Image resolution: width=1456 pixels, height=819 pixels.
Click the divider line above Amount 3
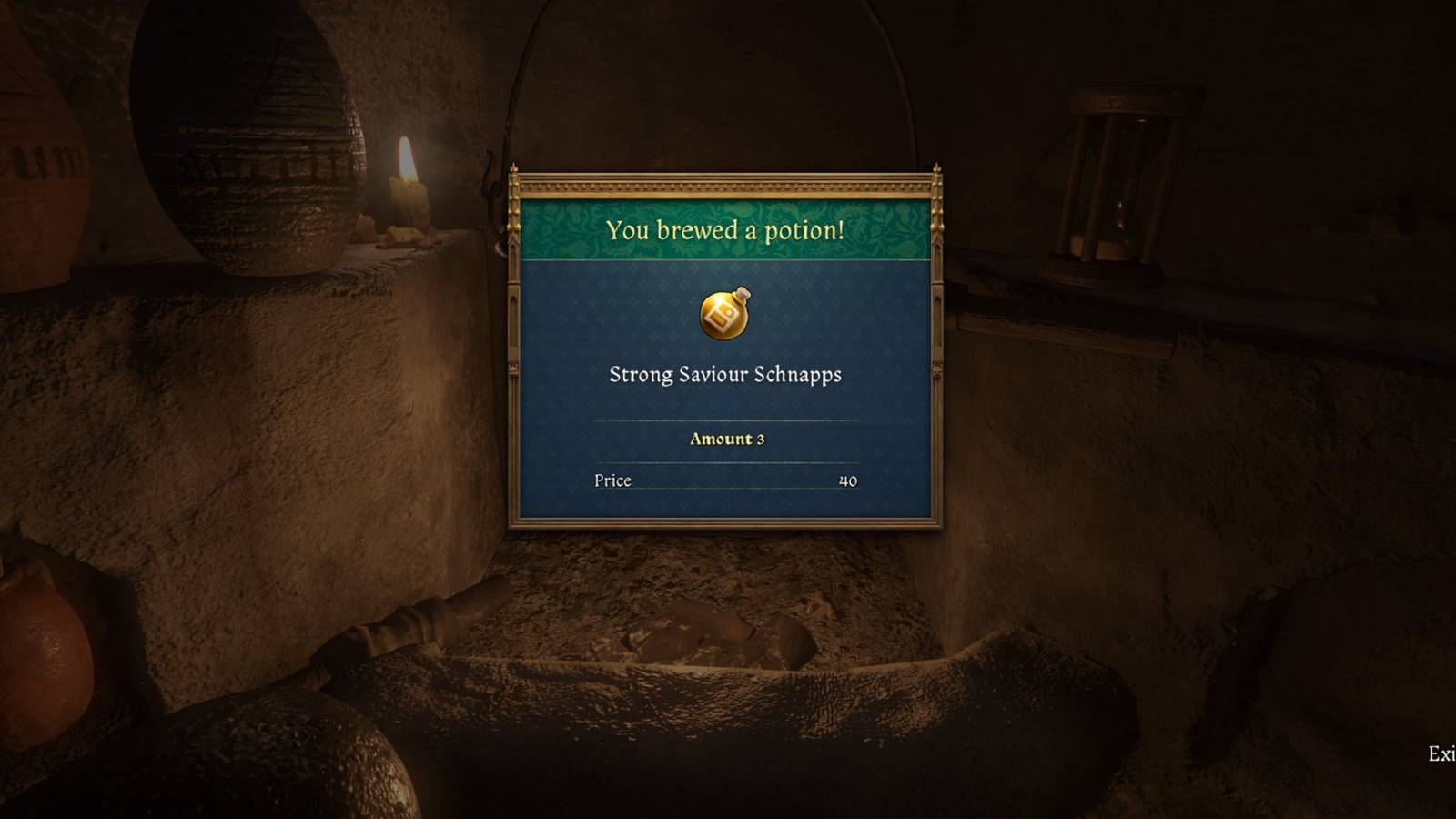coord(725,420)
